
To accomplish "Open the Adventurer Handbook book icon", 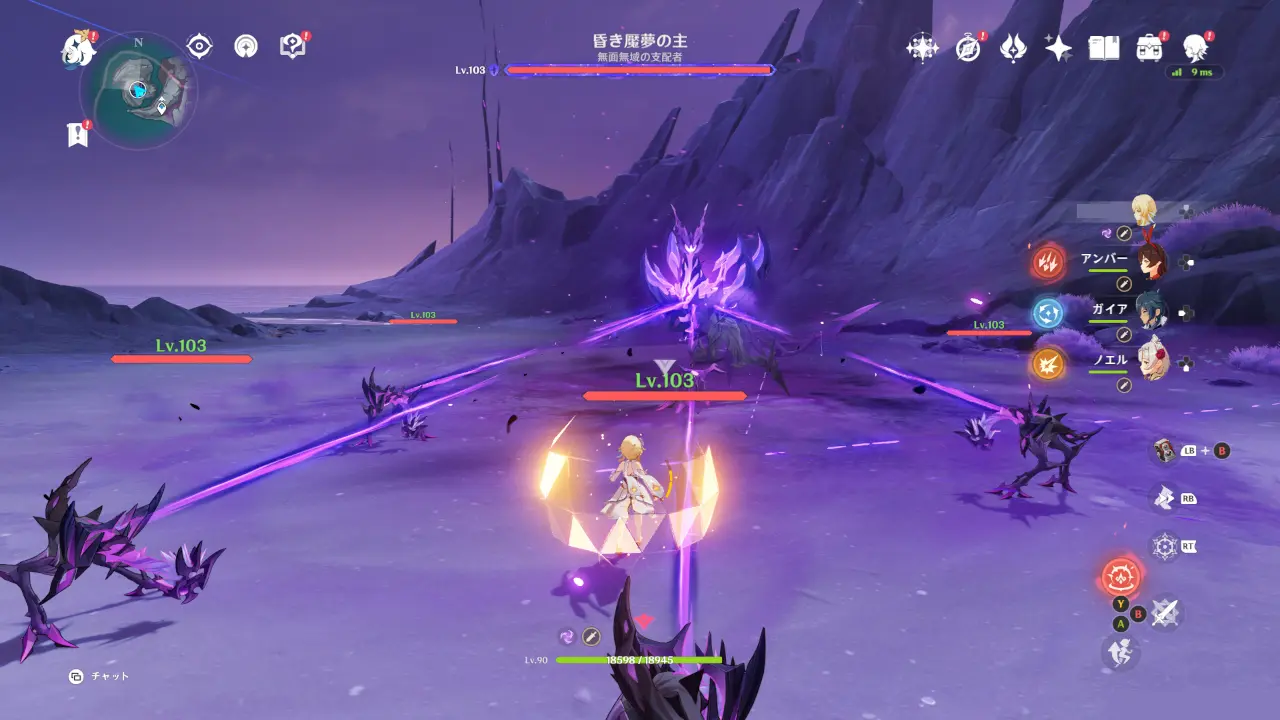I will (x=1104, y=47).
